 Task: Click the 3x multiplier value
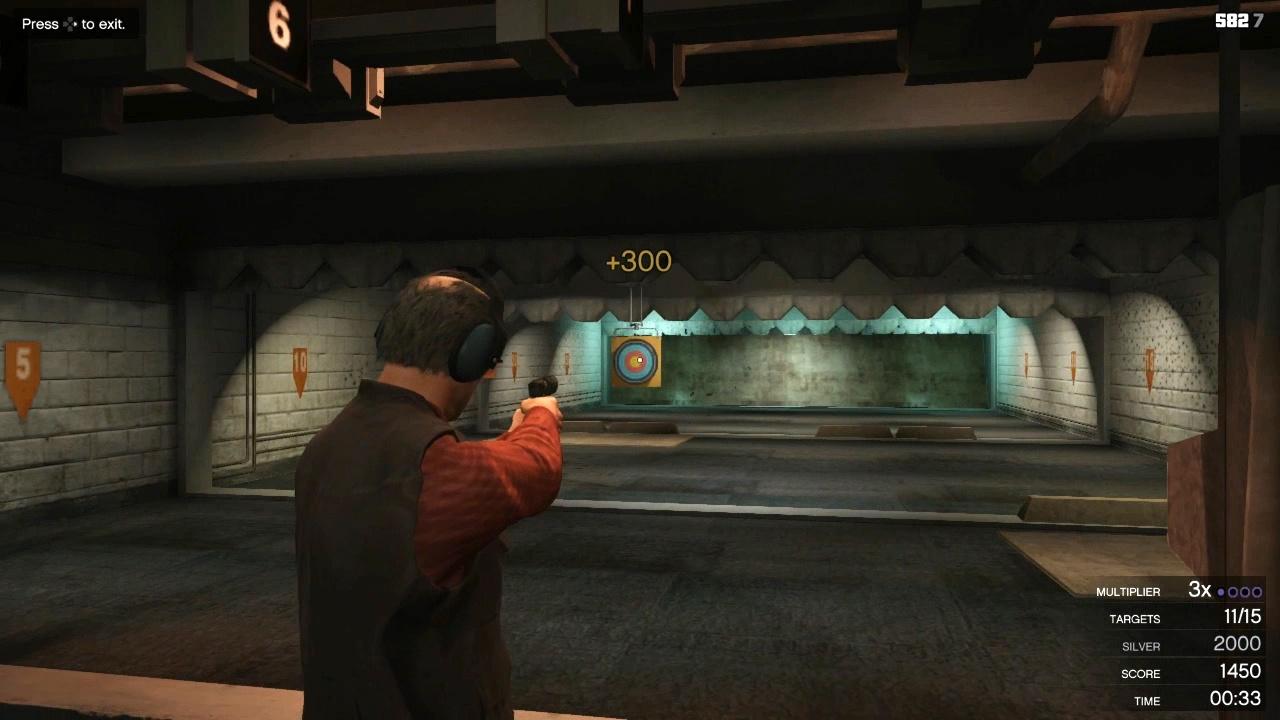click(1199, 590)
